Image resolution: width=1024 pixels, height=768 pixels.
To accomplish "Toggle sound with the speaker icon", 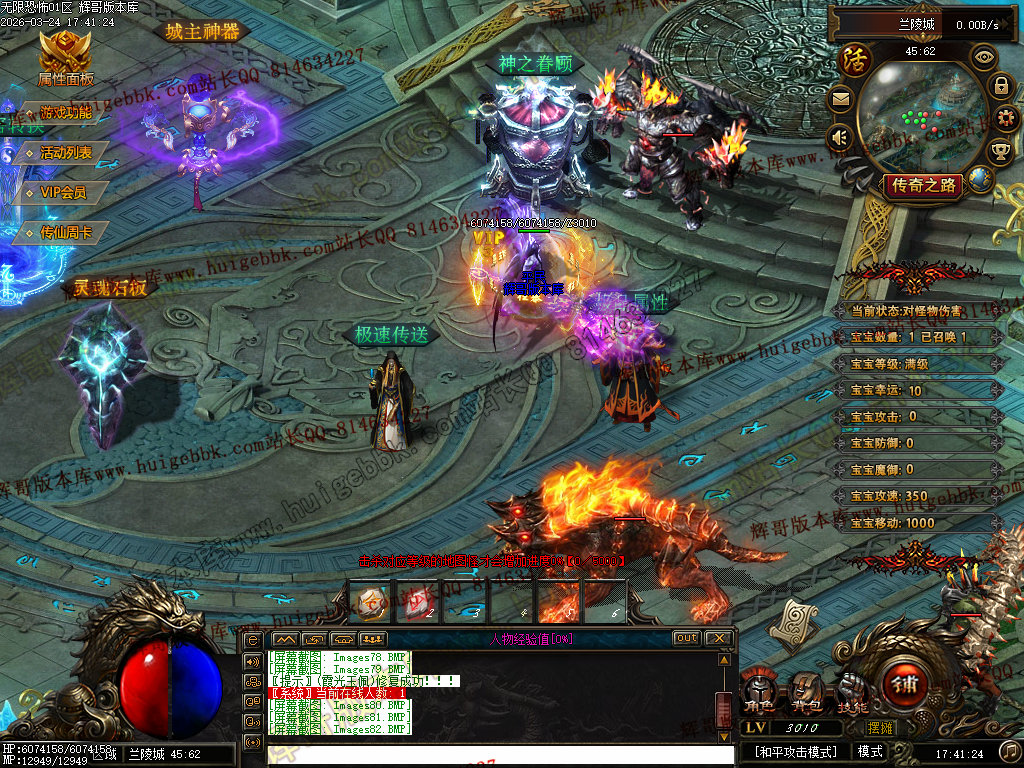I will 840,137.
